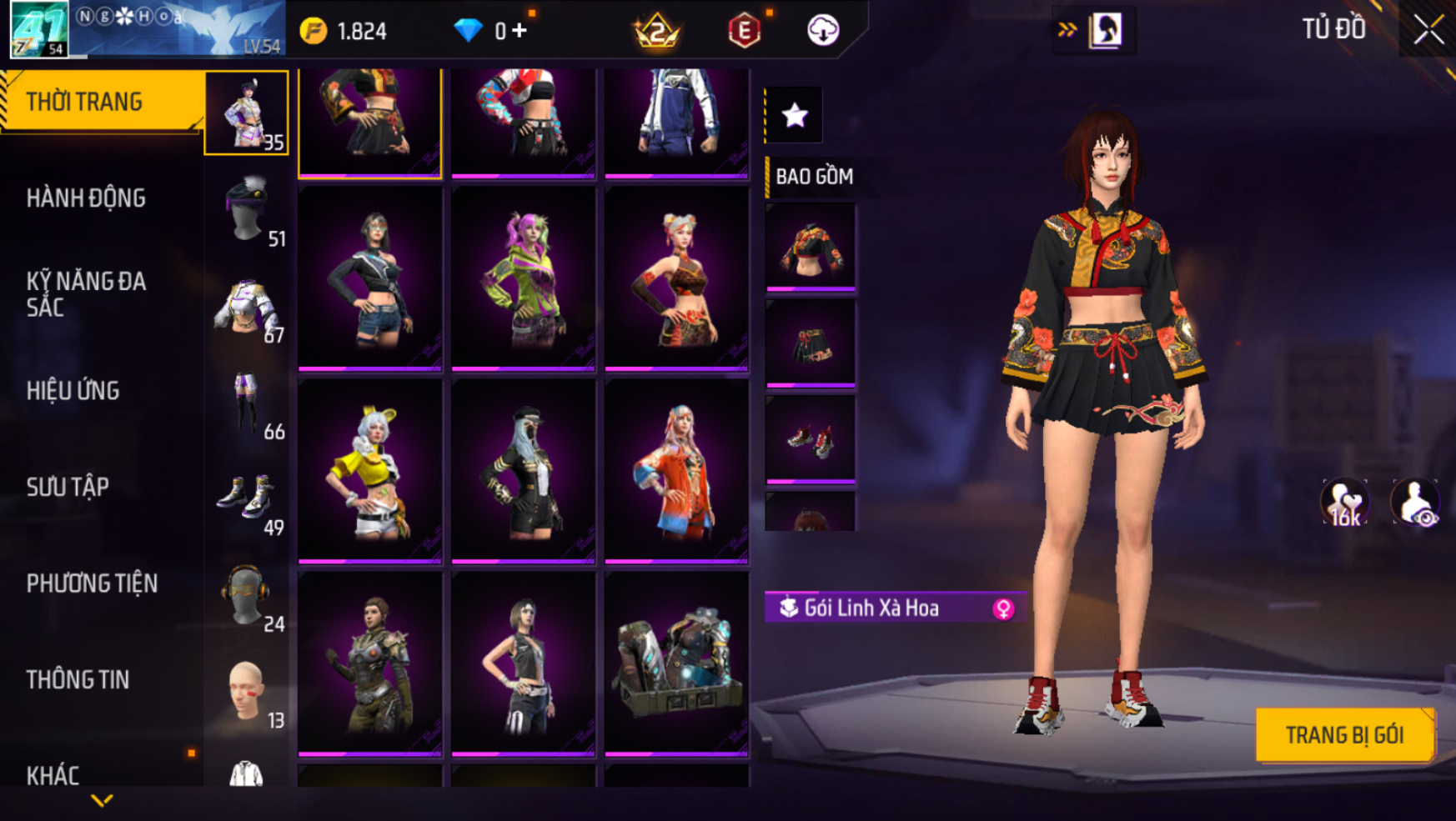Screen dimensions: 1456x821
Task: Click the cloud download icon
Action: tap(823, 31)
